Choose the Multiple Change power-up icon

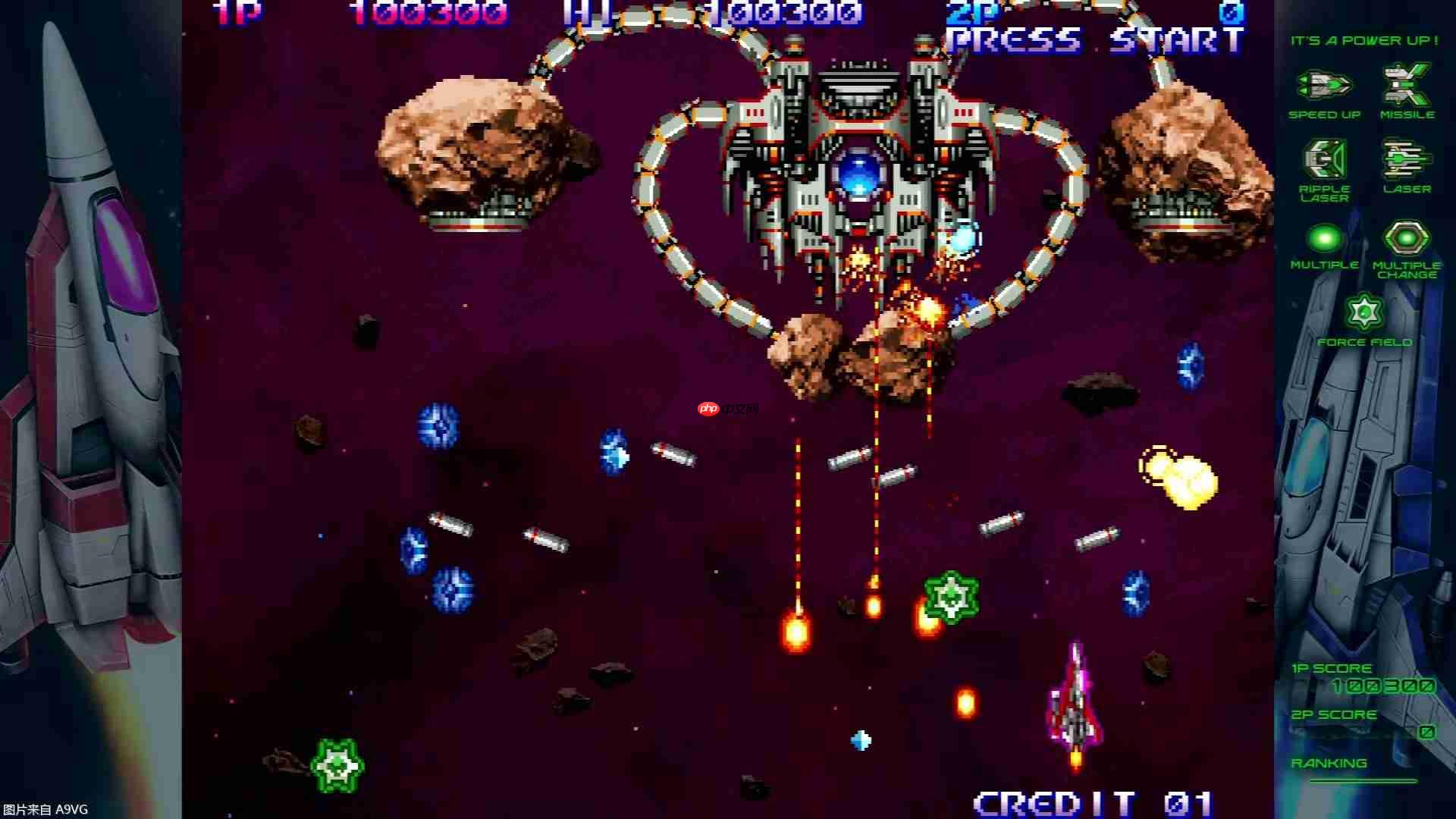pyautogui.click(x=1407, y=238)
